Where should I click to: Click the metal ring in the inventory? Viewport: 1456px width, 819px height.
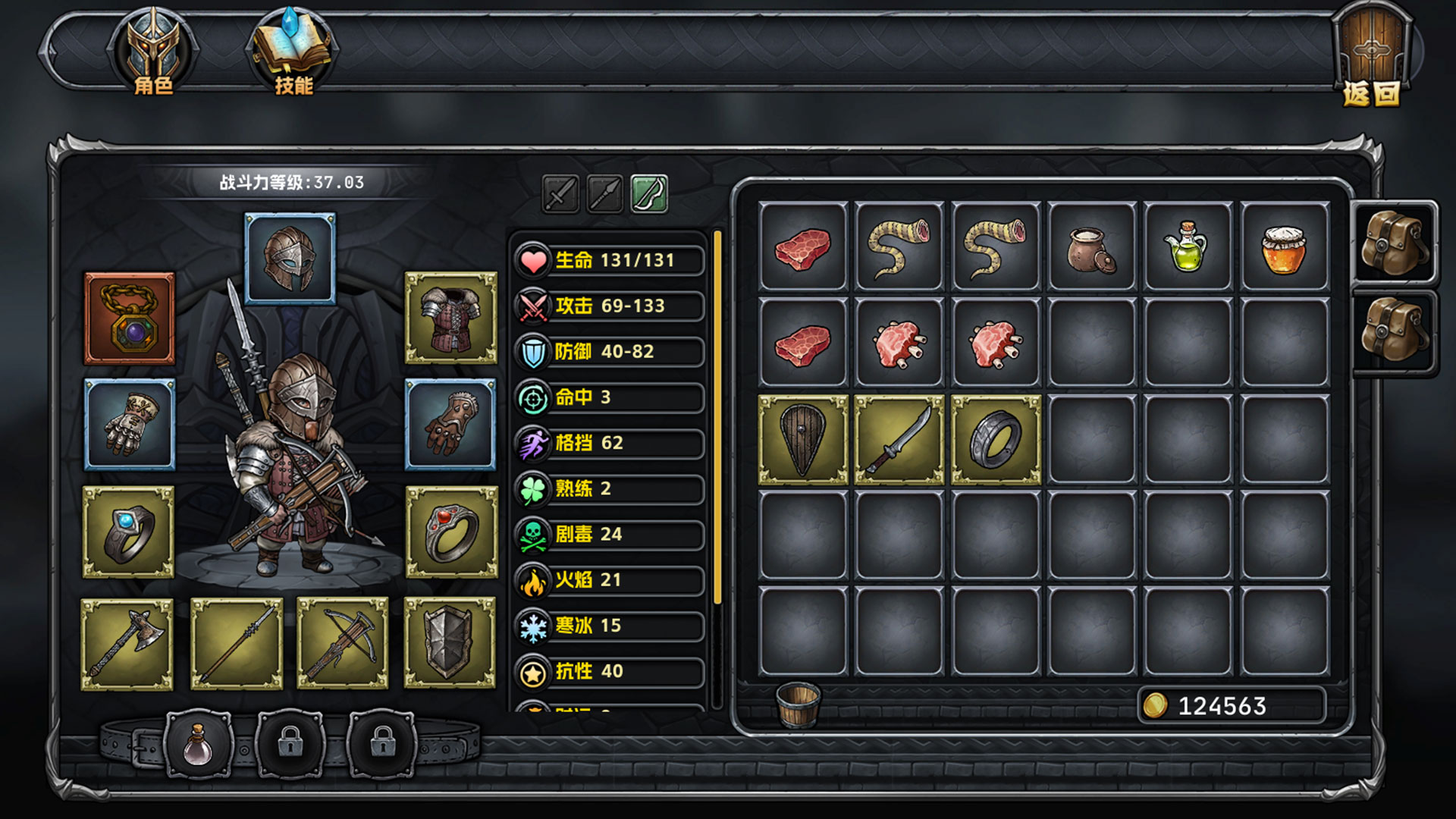tap(995, 440)
